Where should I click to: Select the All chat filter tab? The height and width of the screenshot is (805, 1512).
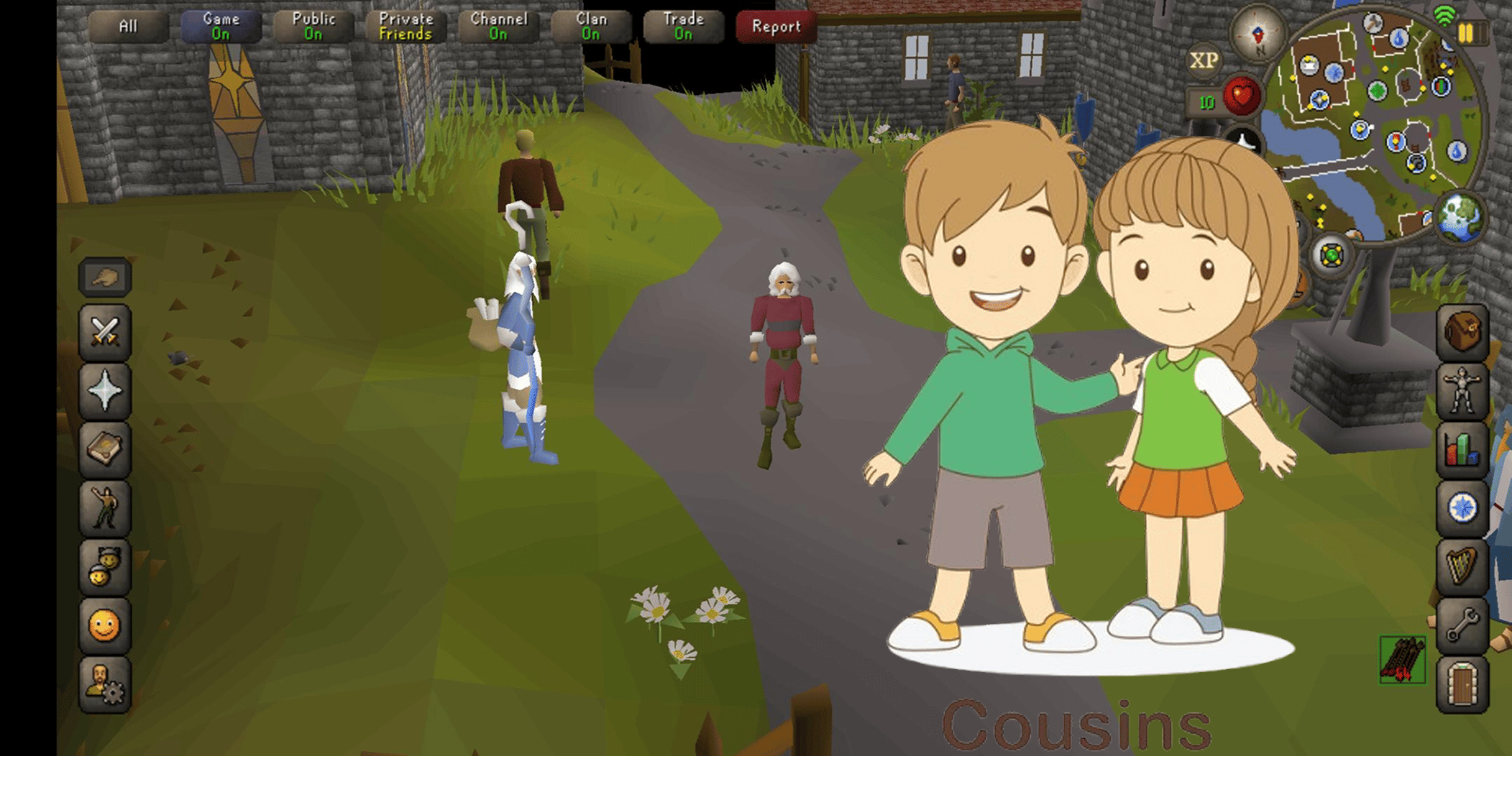128,27
